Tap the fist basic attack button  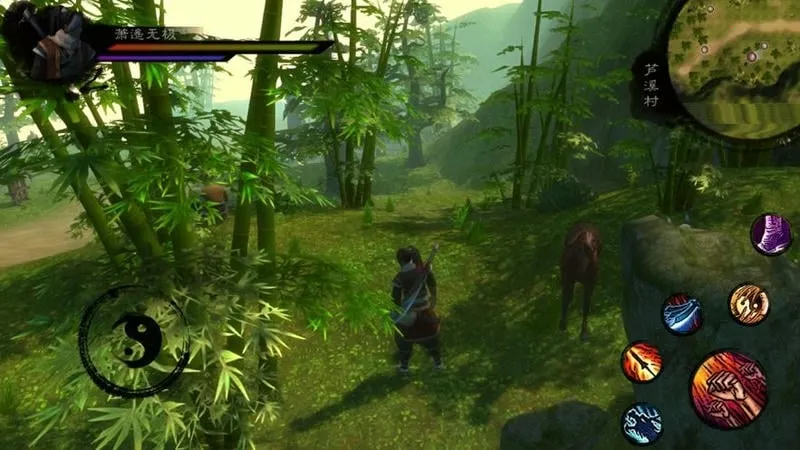tap(727, 388)
